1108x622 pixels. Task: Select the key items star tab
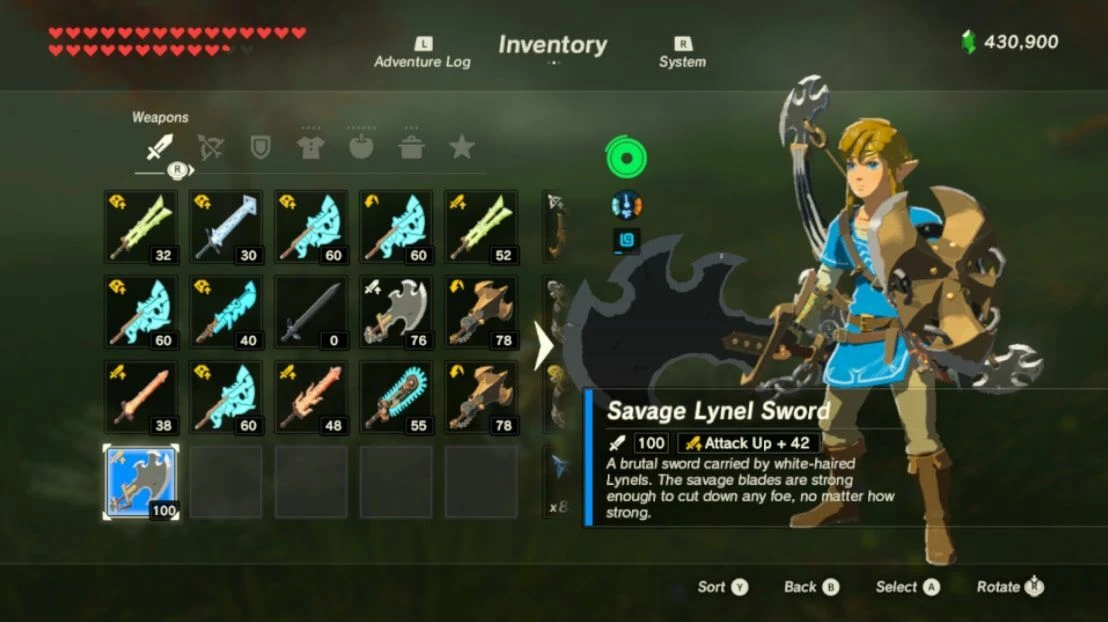[461, 148]
